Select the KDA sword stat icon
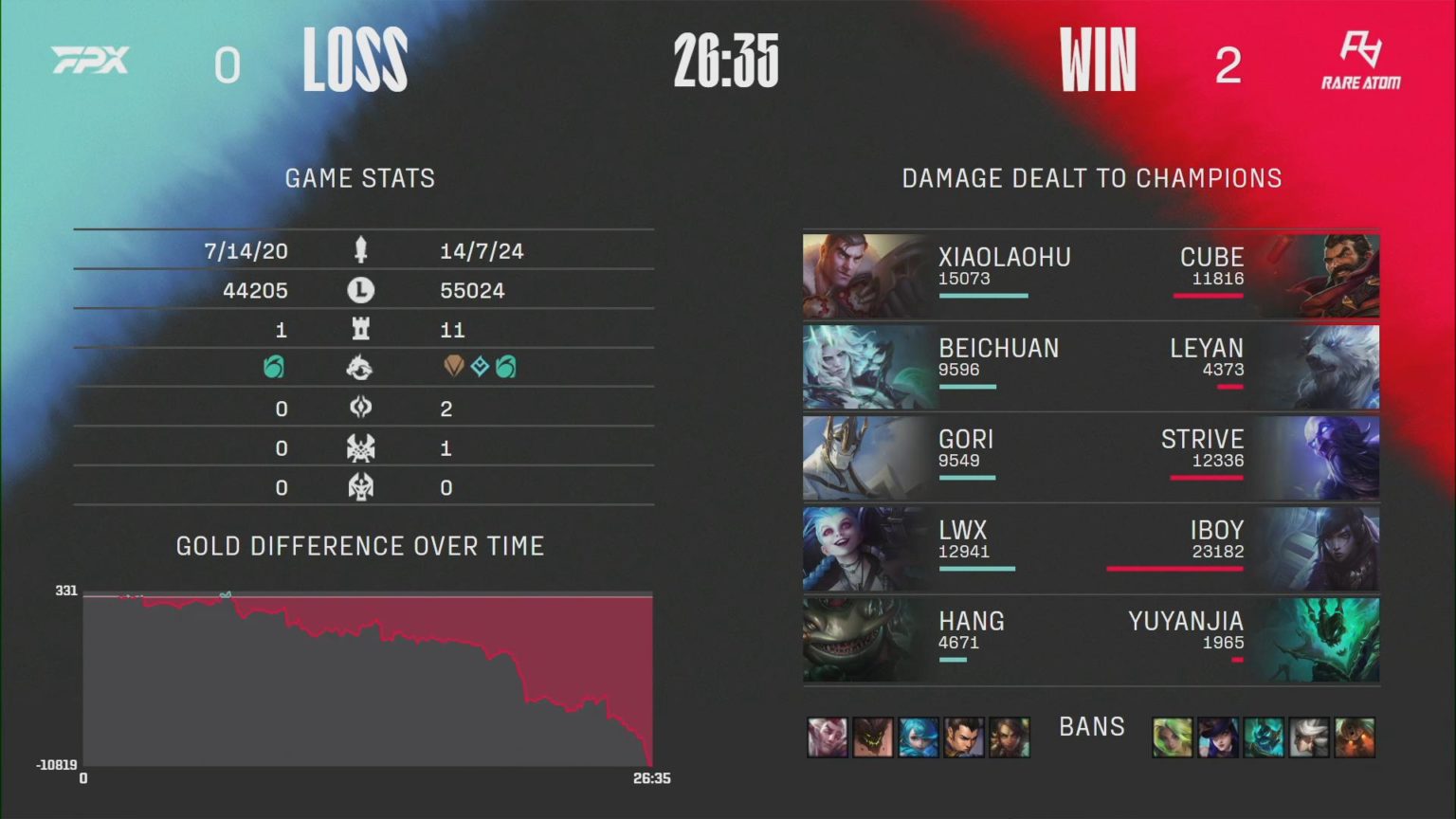This screenshot has height=819, width=1456. pyautogui.click(x=360, y=250)
